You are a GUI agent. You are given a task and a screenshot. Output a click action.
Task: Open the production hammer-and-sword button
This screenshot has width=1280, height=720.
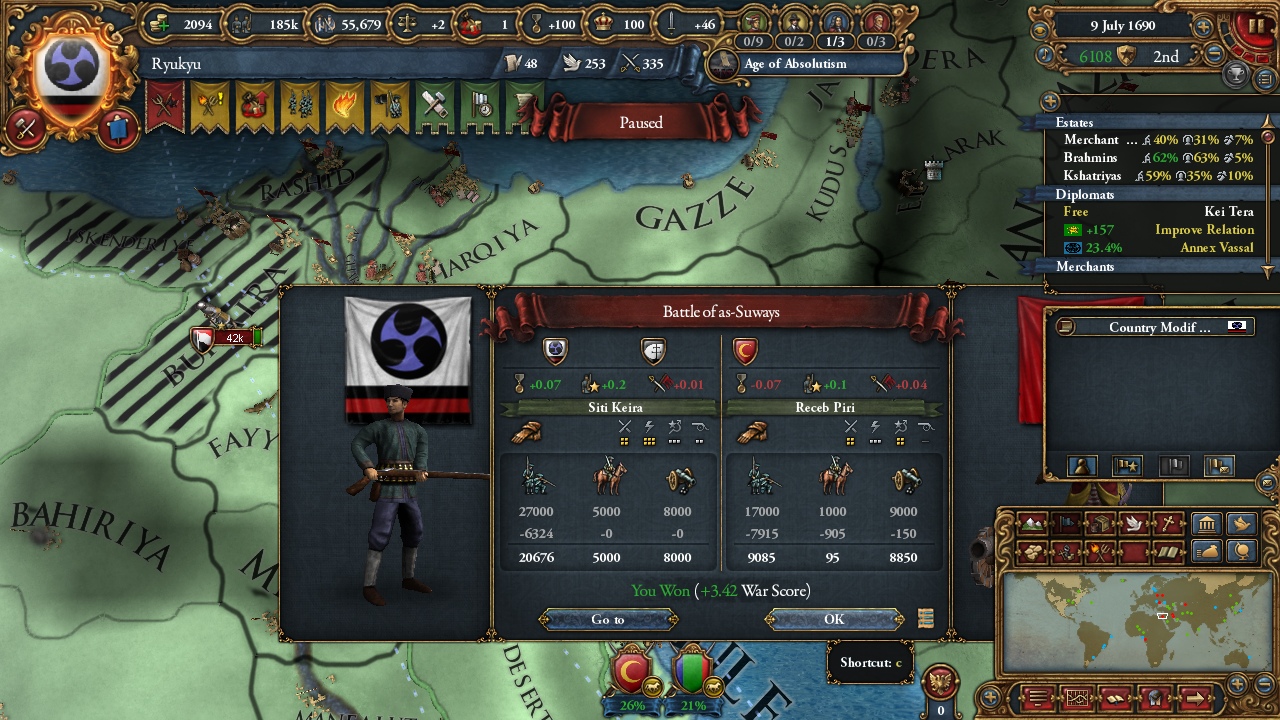pyautogui.click(x=25, y=128)
